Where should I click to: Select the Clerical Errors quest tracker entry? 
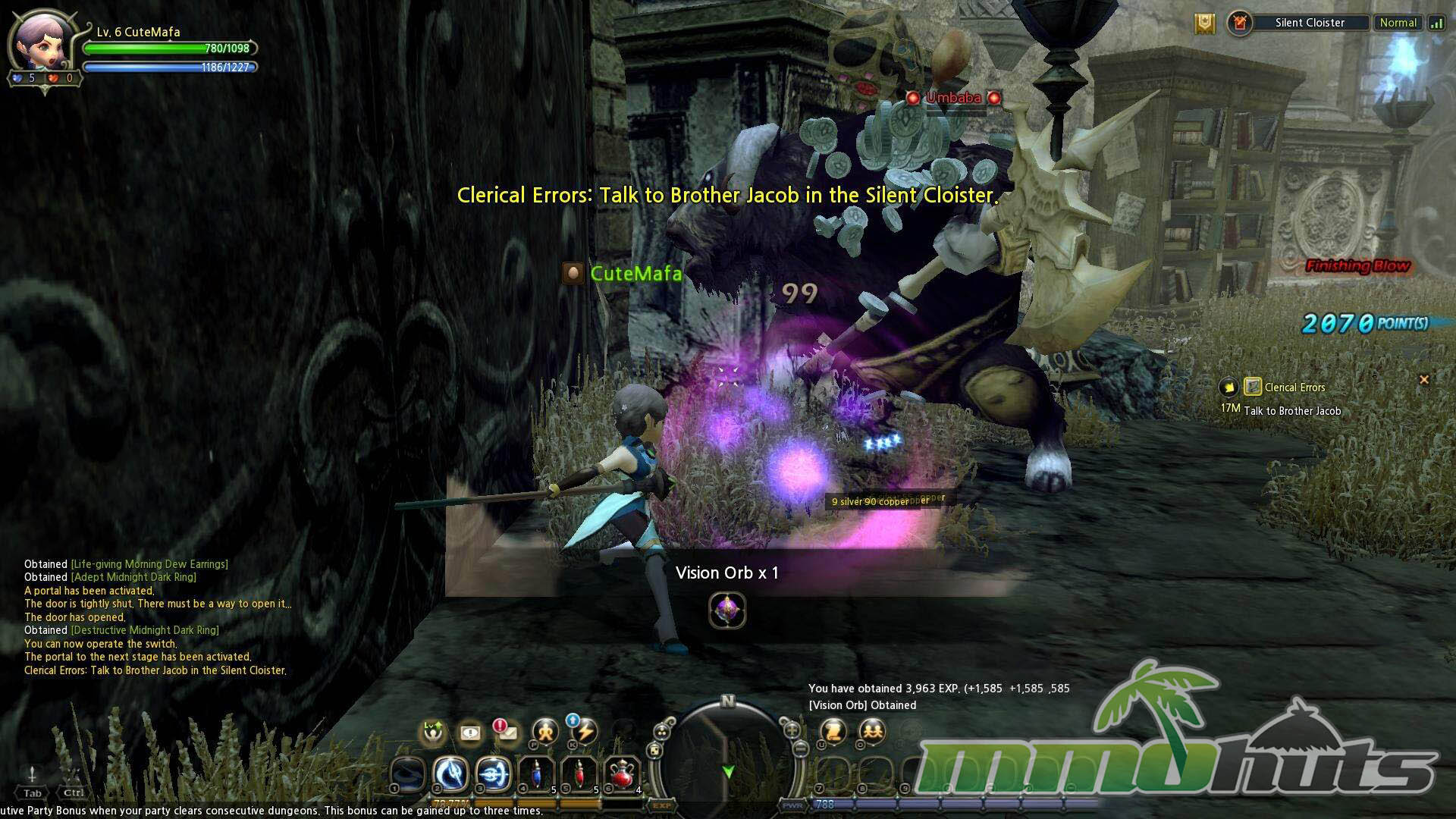point(1294,388)
